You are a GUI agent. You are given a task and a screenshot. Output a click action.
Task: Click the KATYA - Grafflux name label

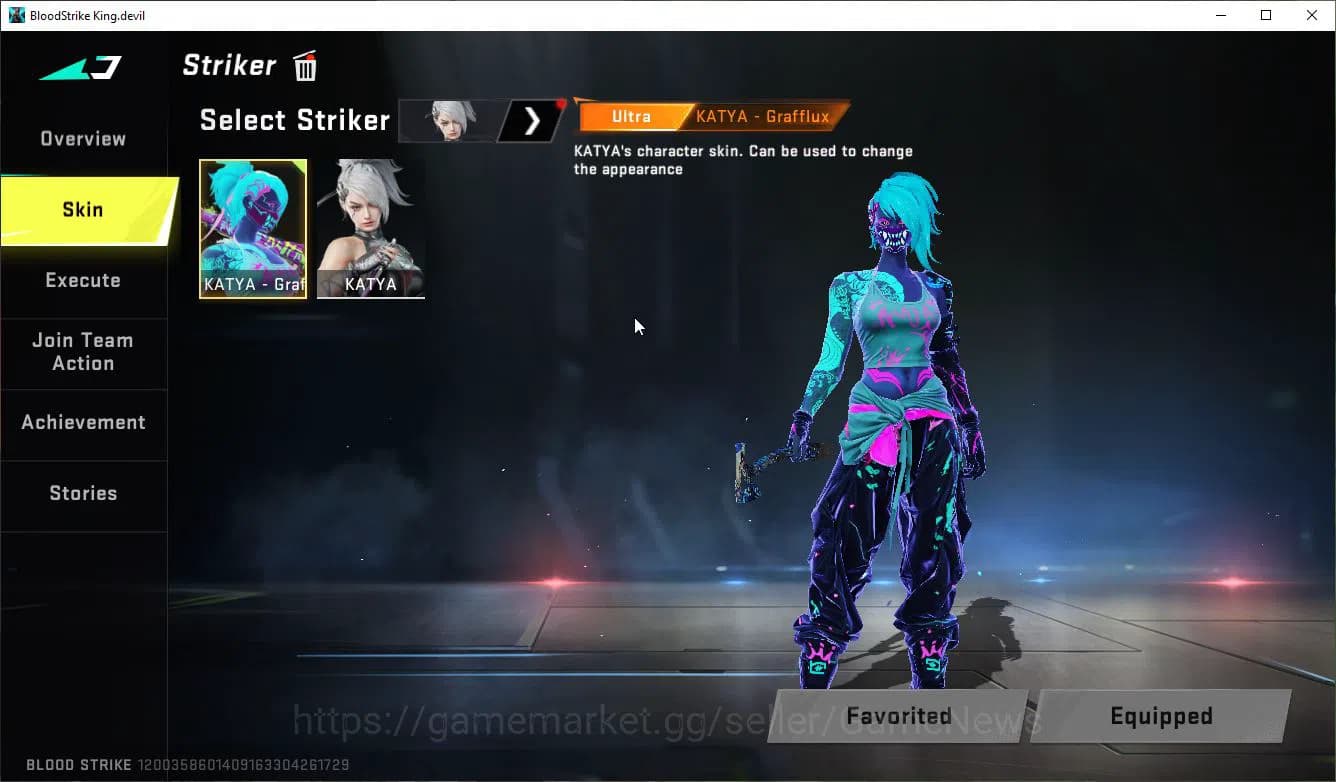tap(762, 116)
